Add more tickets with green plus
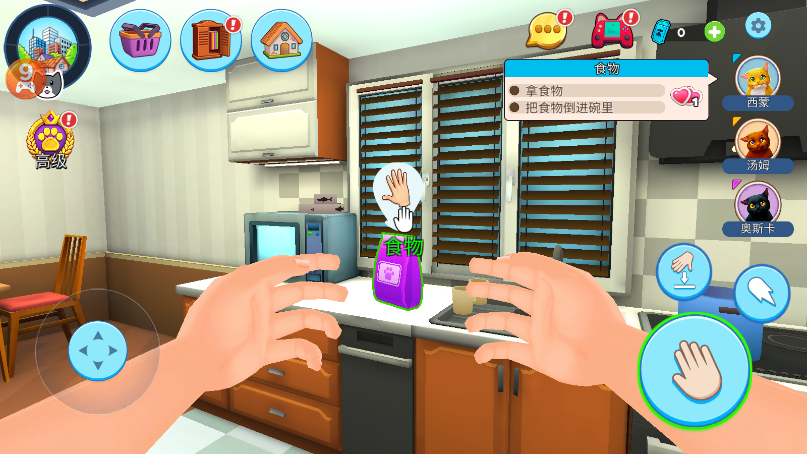 point(715,31)
